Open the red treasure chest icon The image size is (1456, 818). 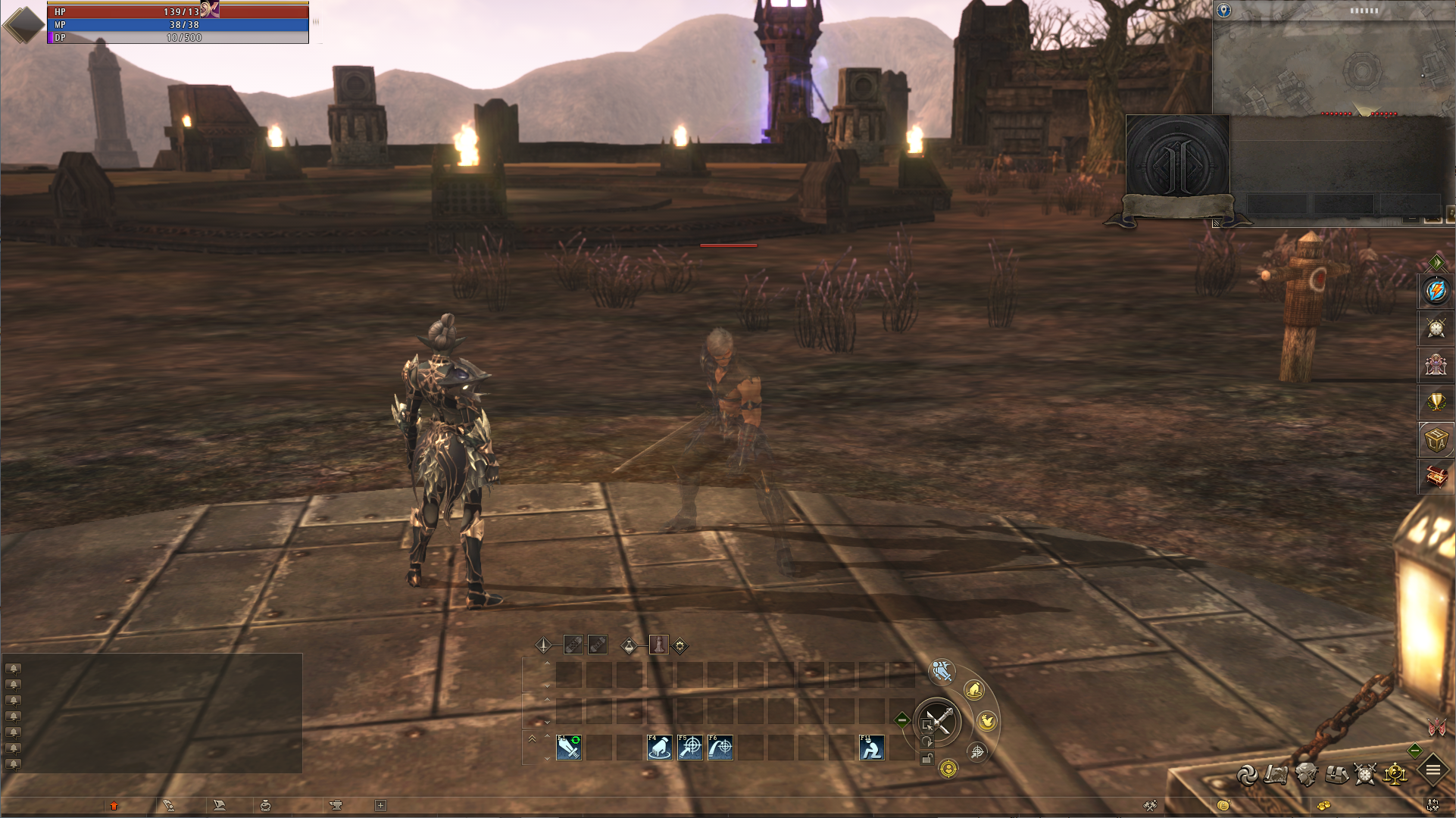[x=1436, y=476]
